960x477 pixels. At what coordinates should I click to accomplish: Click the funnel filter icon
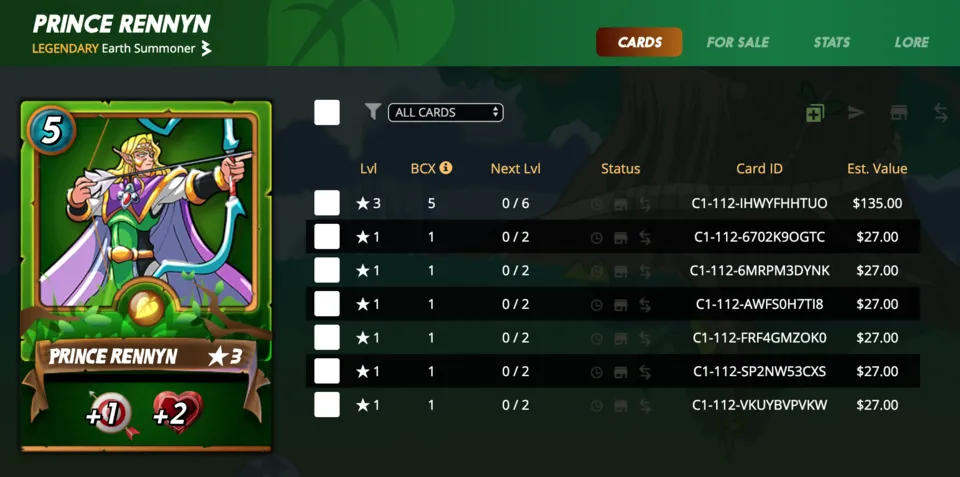tap(373, 112)
